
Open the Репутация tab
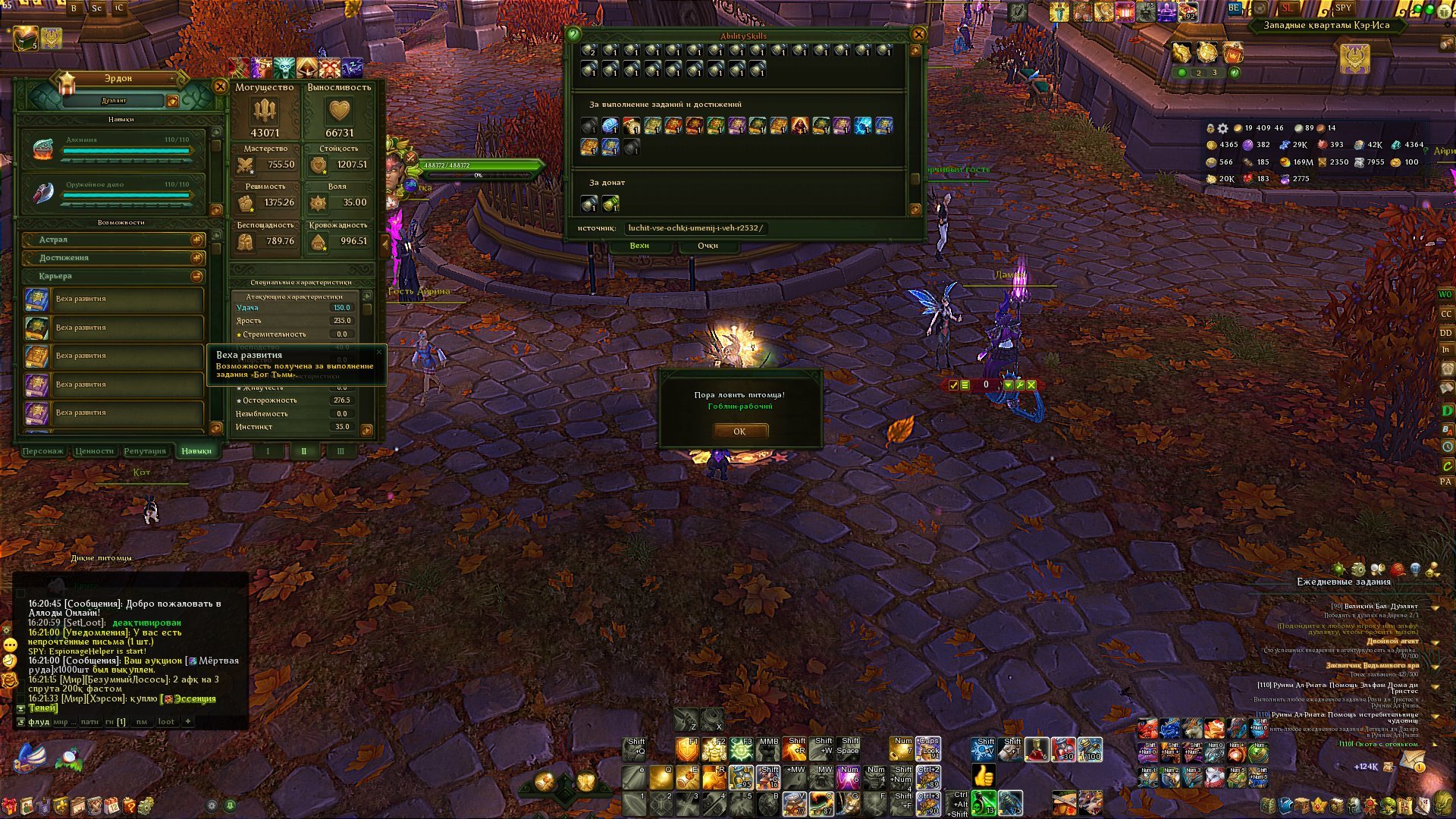coord(145,451)
